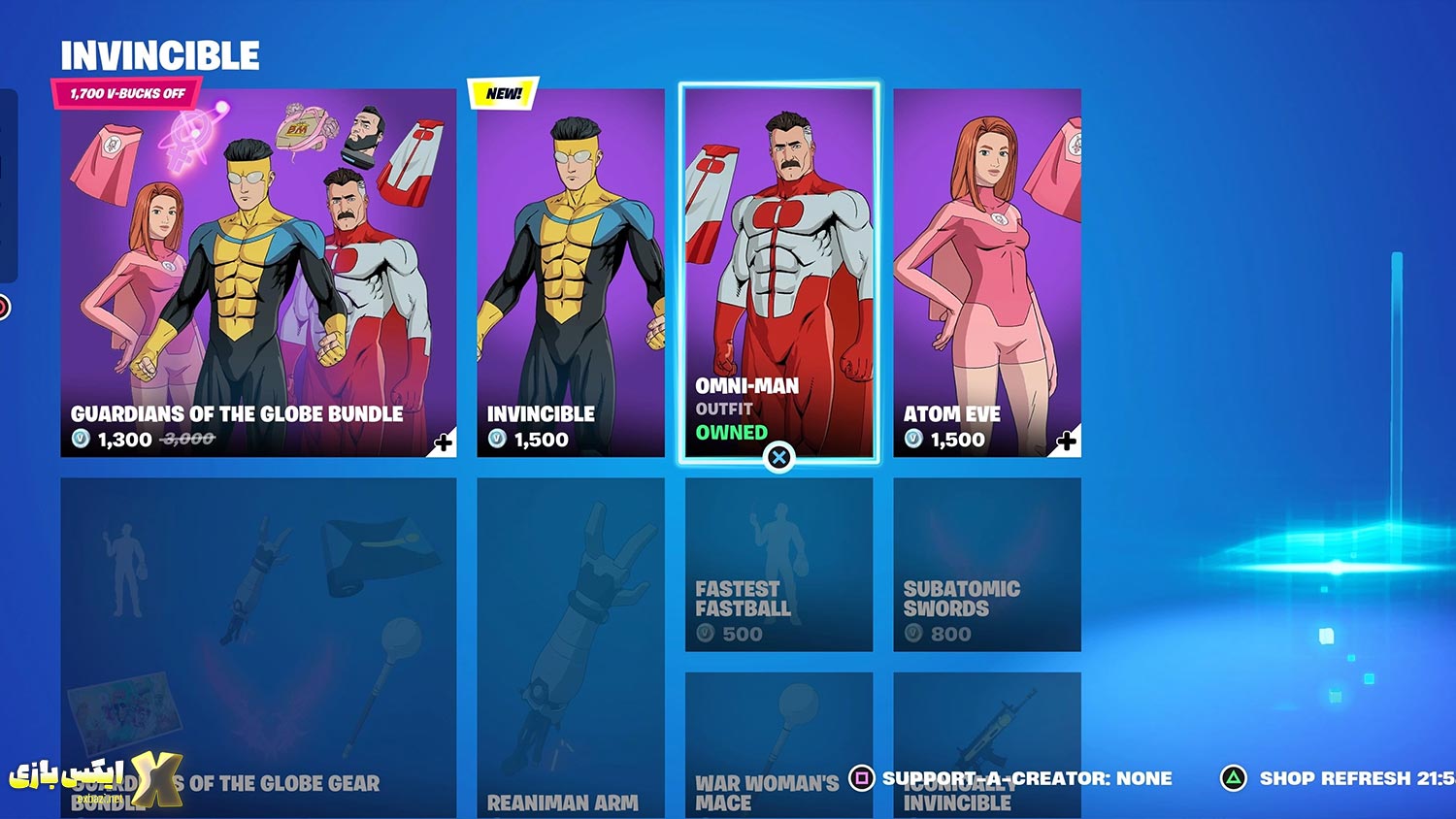Click the V-Bucks icon on Subatomic Swords price

(912, 635)
